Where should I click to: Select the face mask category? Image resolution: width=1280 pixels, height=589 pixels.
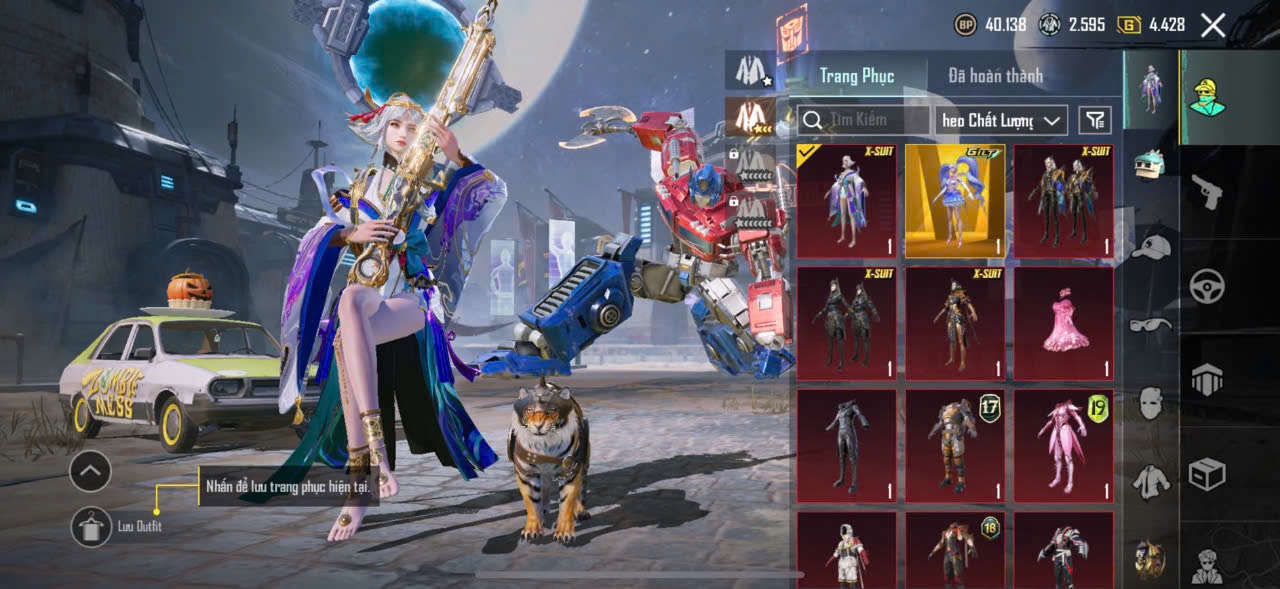point(1152,403)
